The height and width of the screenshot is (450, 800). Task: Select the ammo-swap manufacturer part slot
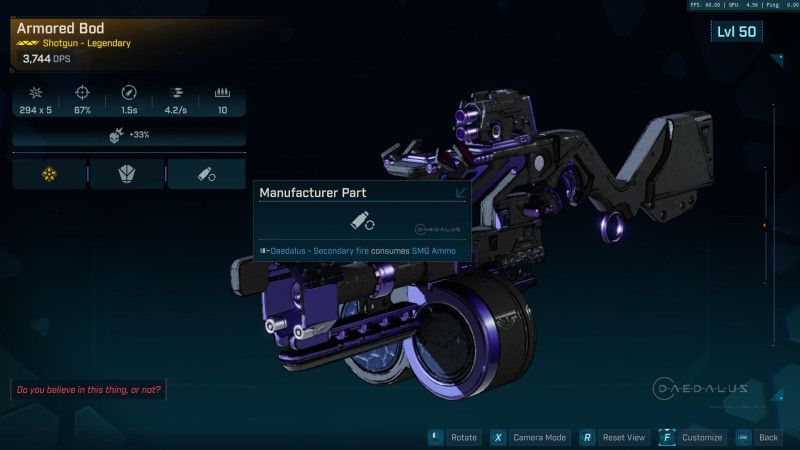[x=207, y=174]
